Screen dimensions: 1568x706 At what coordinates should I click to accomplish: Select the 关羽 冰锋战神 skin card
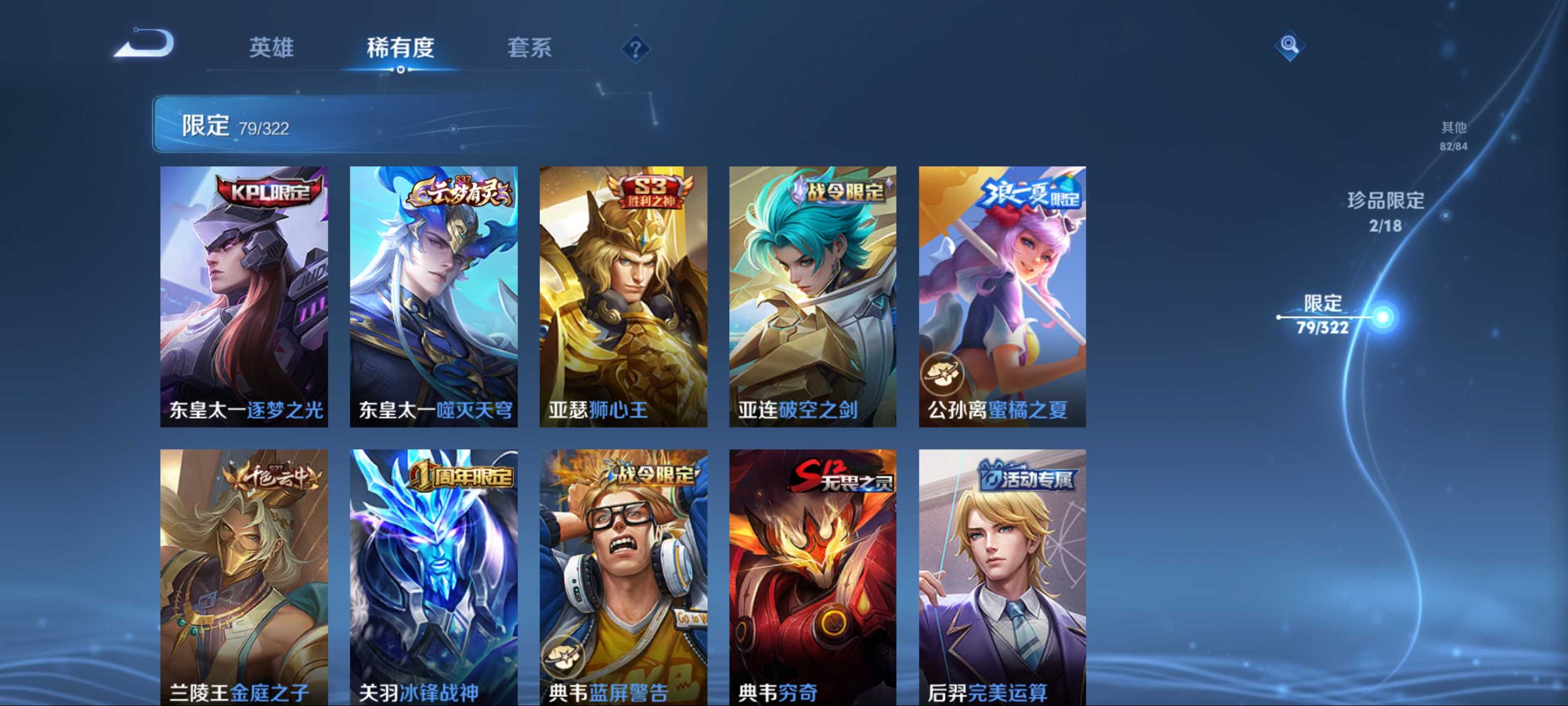point(433,577)
